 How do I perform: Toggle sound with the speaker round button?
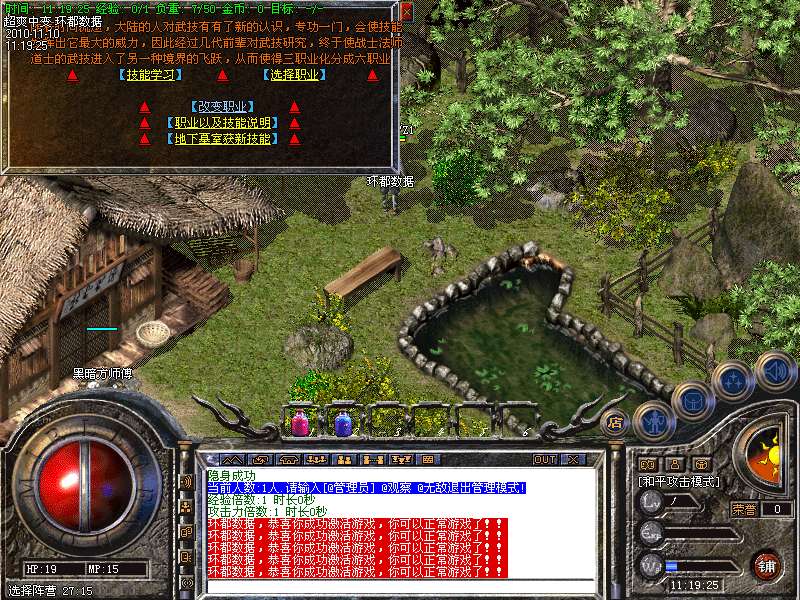pos(776,369)
